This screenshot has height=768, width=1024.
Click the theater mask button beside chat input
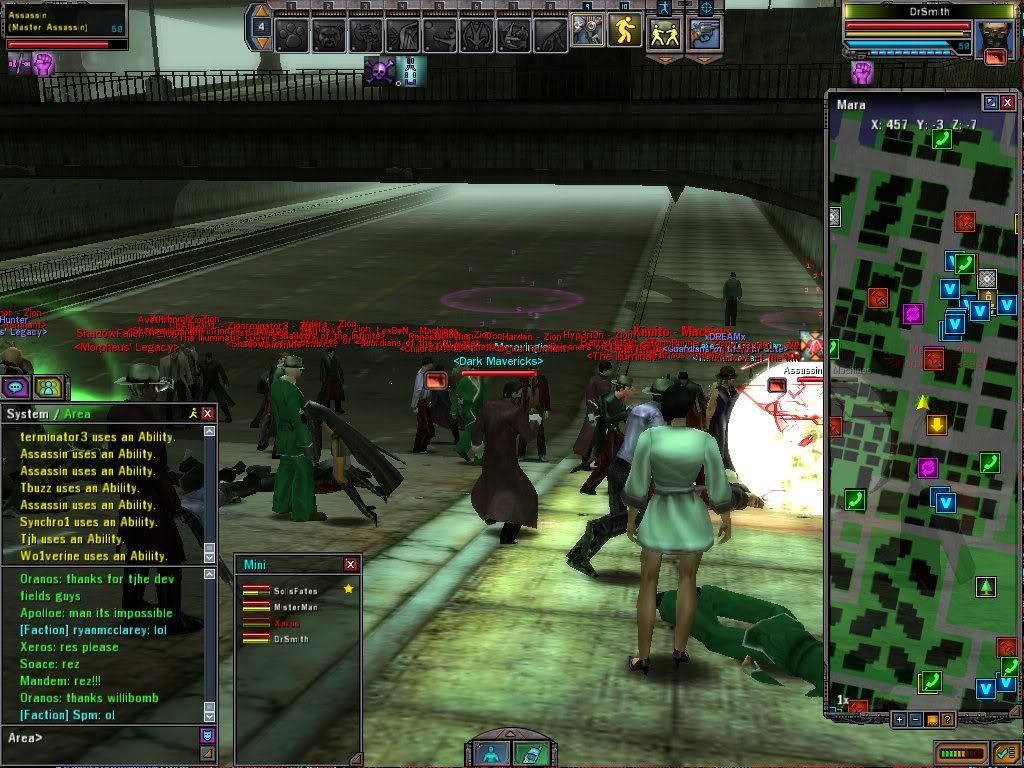[207, 736]
